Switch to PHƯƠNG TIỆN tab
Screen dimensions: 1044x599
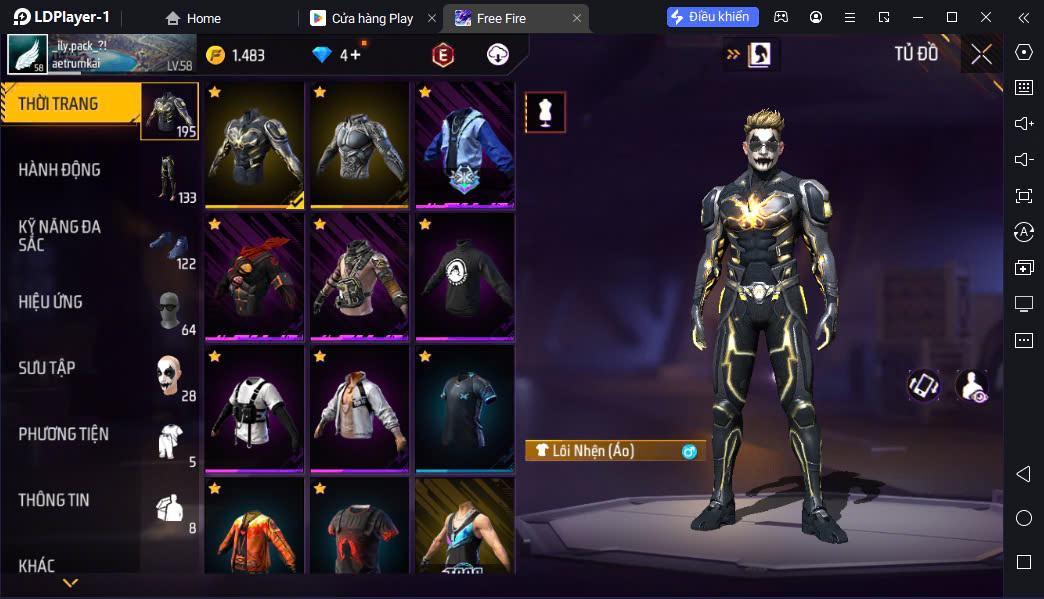pyautogui.click(x=64, y=434)
